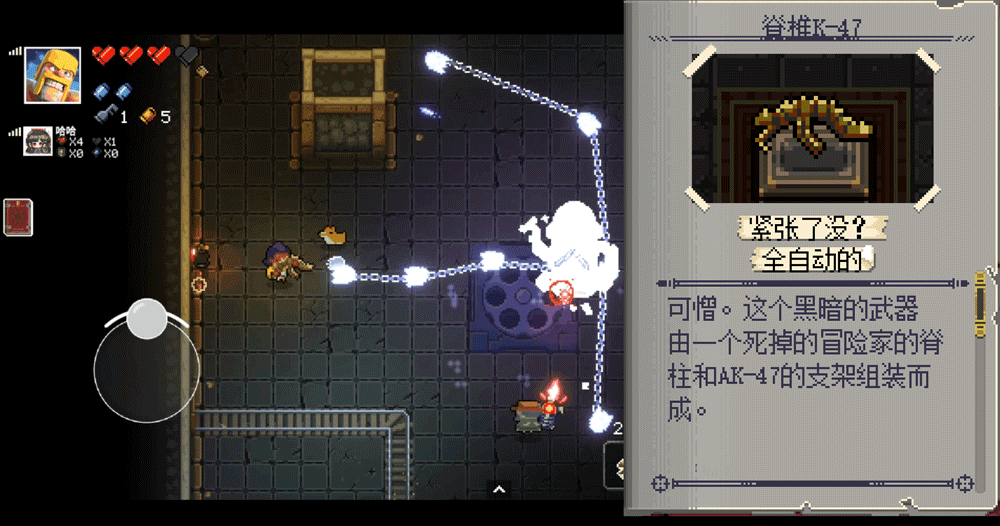The width and height of the screenshot is (1000, 526).
Task: Tap the barbarian player avatar
Action: coord(52,75)
